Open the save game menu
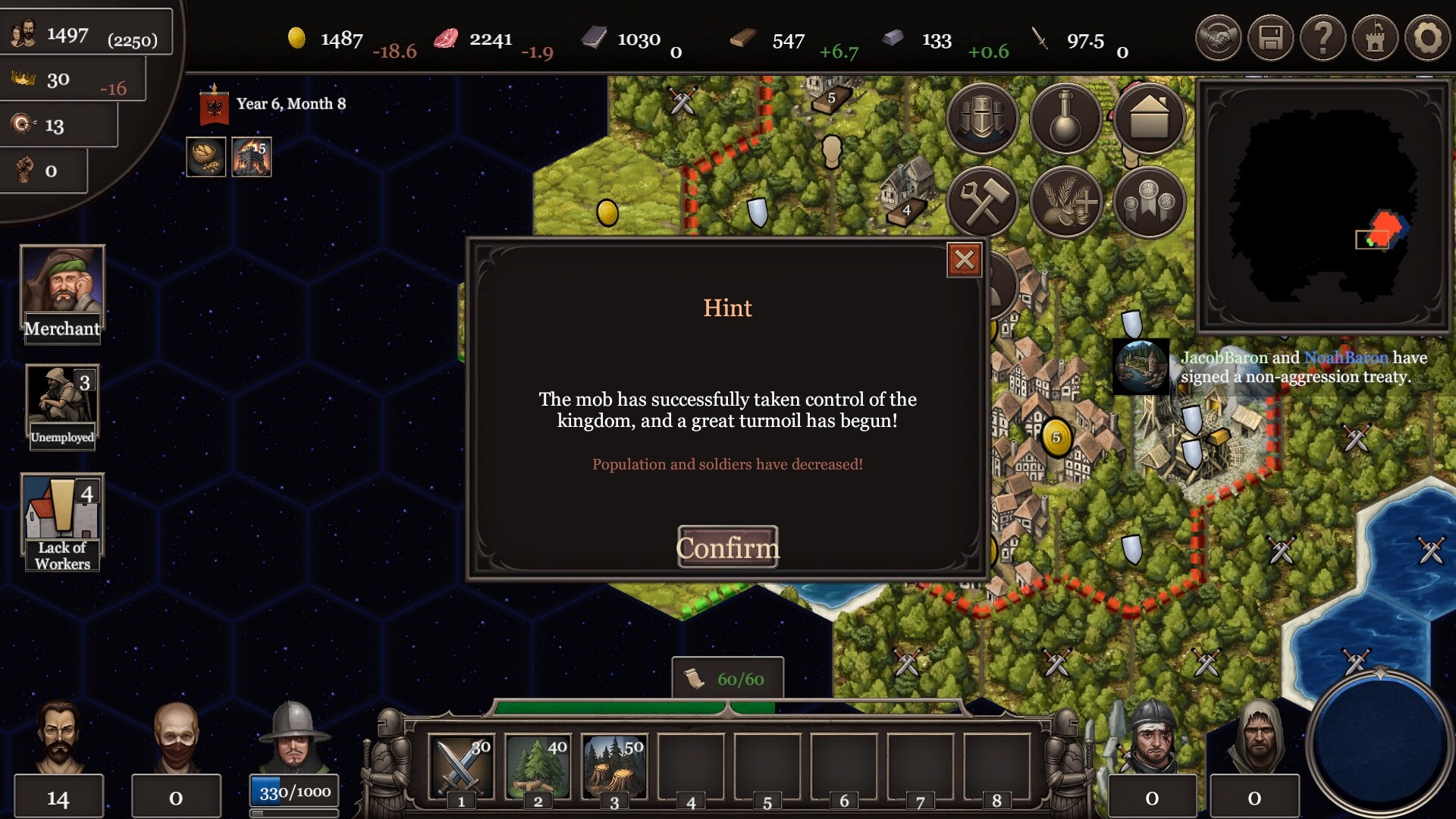This screenshot has height=819, width=1456. [1270, 38]
